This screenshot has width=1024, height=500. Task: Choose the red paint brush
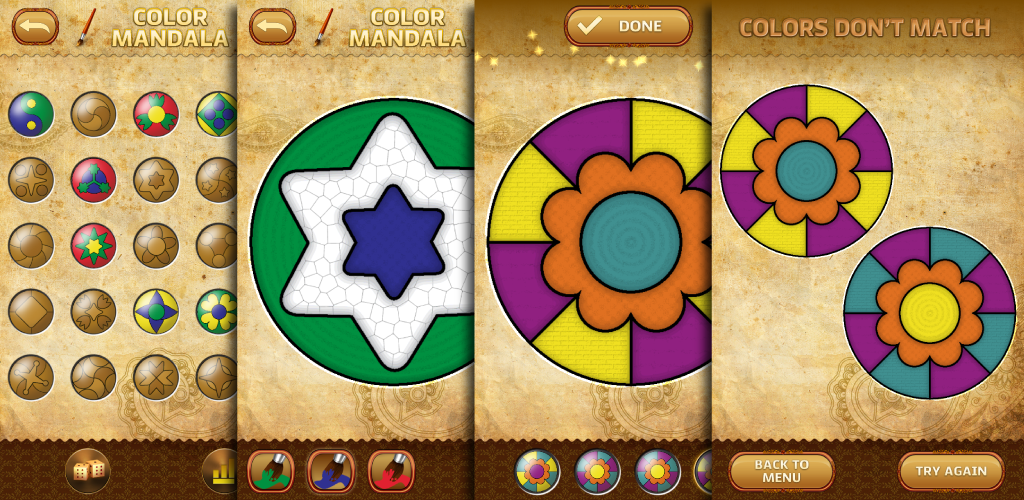(391, 471)
